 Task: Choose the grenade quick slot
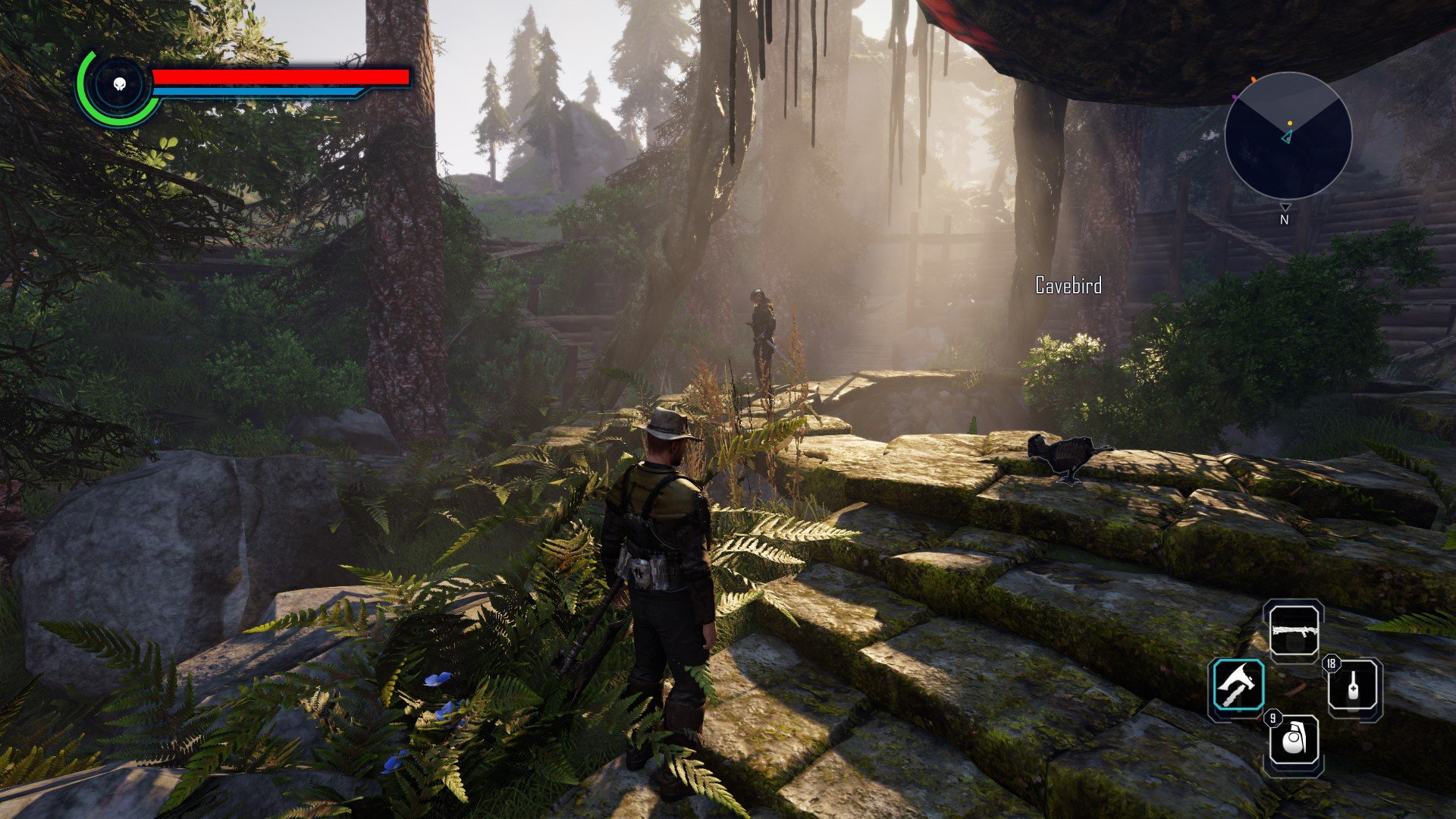[1294, 741]
